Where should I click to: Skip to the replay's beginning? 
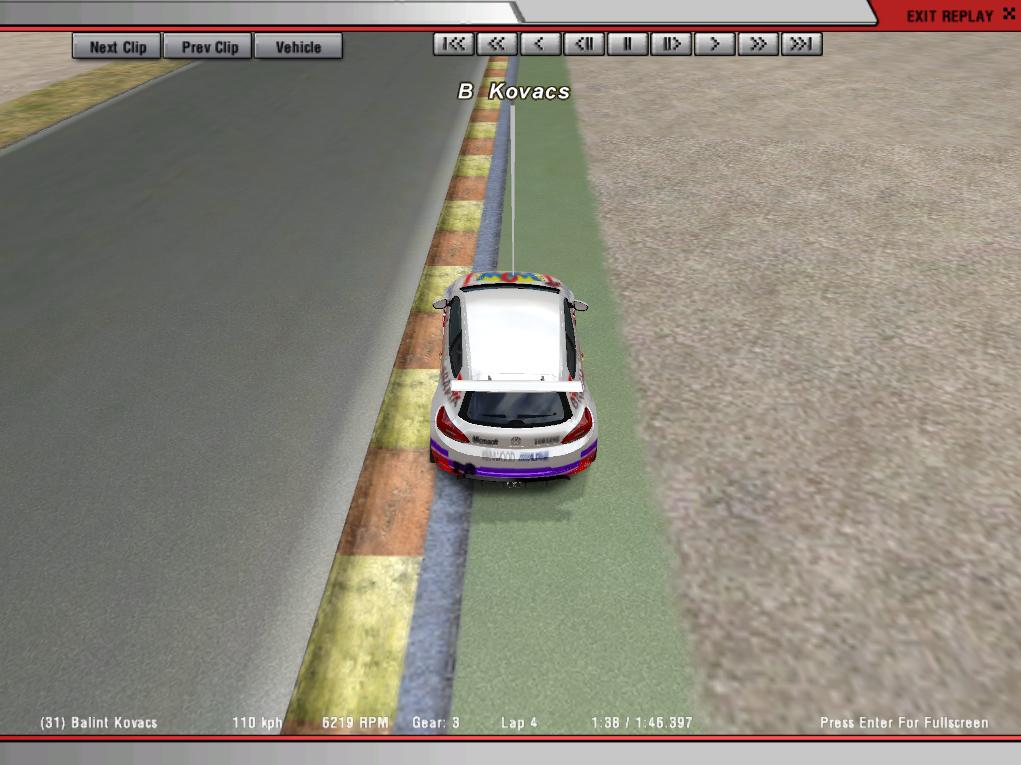454,44
